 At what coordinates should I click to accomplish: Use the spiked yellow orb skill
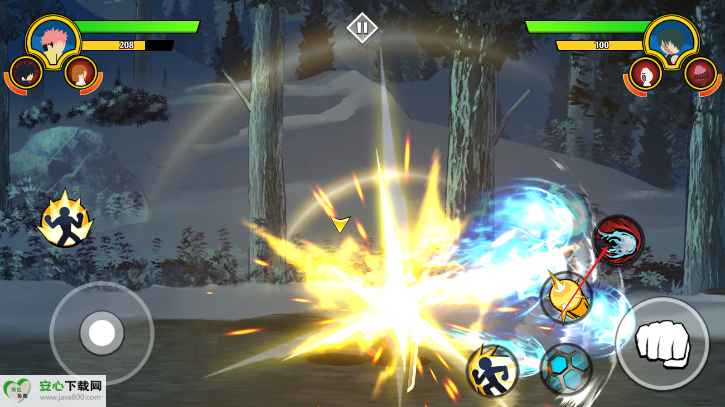566,297
